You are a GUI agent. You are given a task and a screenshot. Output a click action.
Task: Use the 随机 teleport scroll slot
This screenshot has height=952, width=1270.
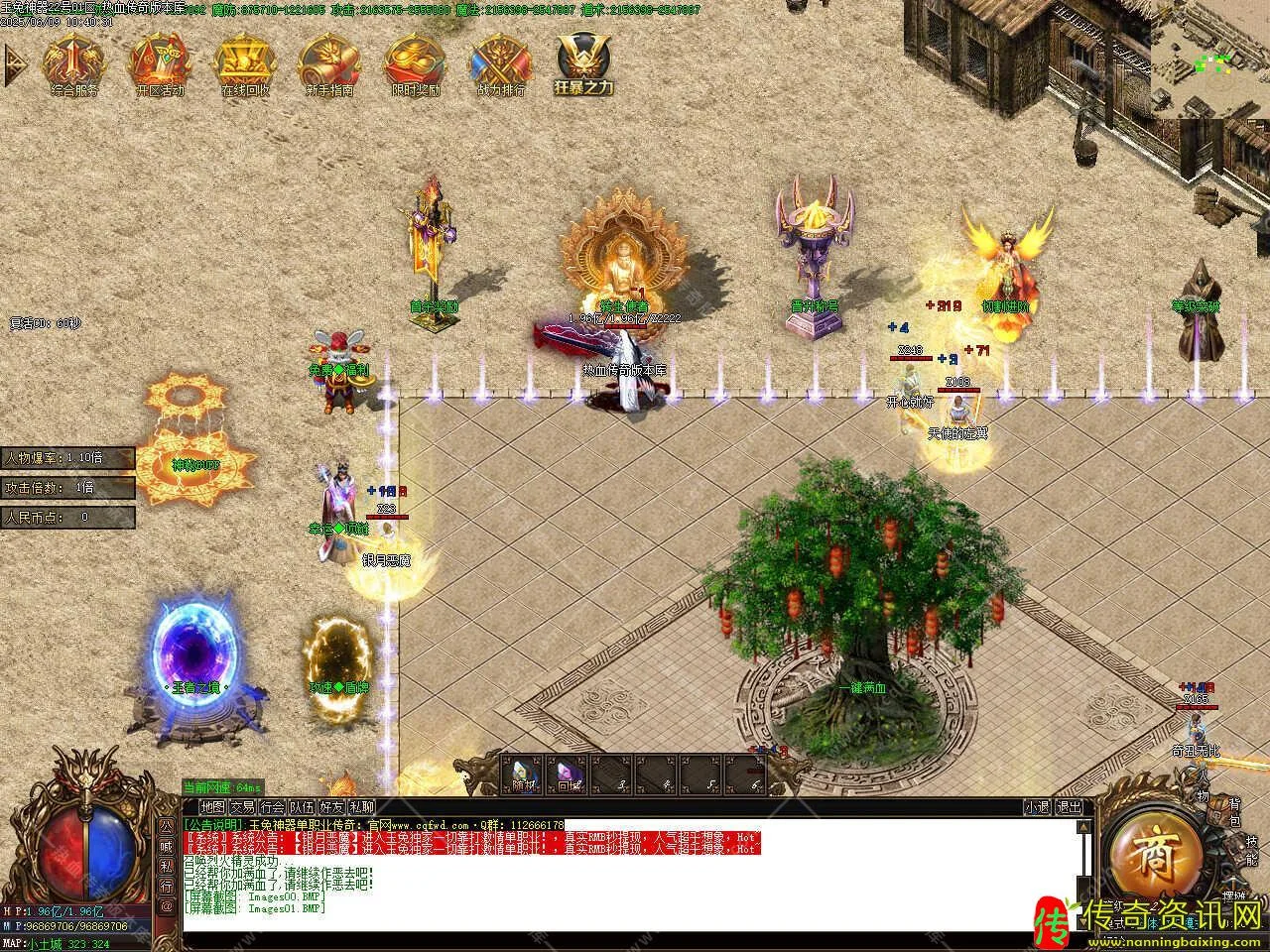(x=523, y=774)
